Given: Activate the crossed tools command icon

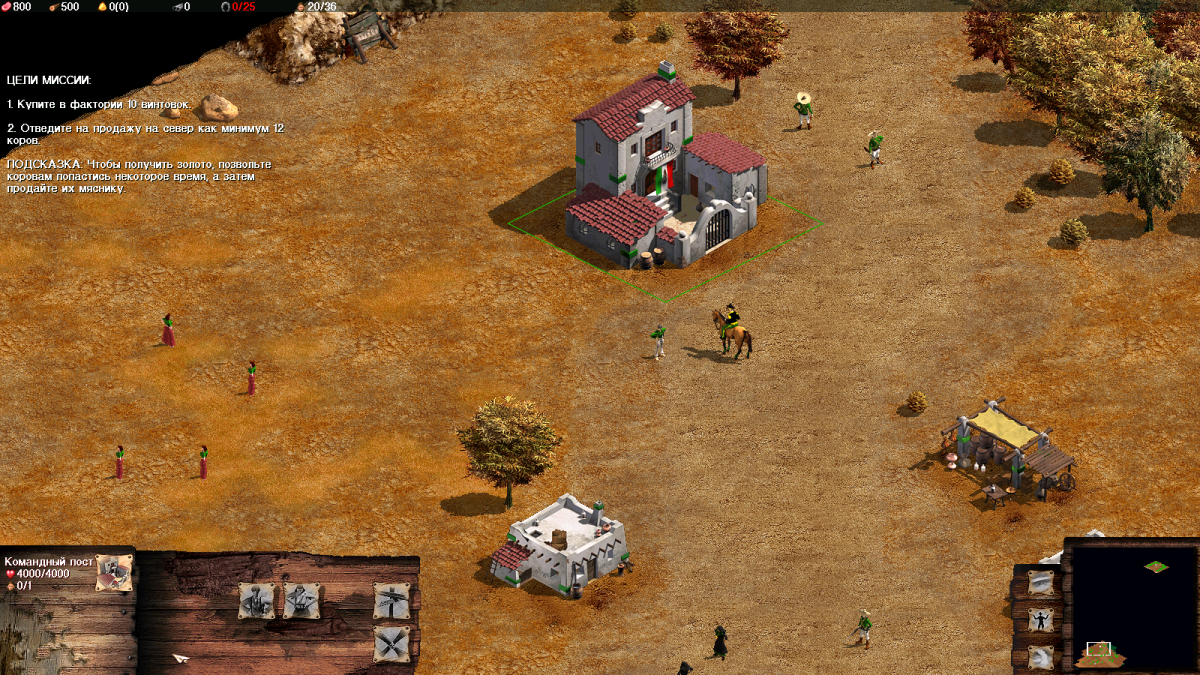Looking at the screenshot, I should 391,643.
